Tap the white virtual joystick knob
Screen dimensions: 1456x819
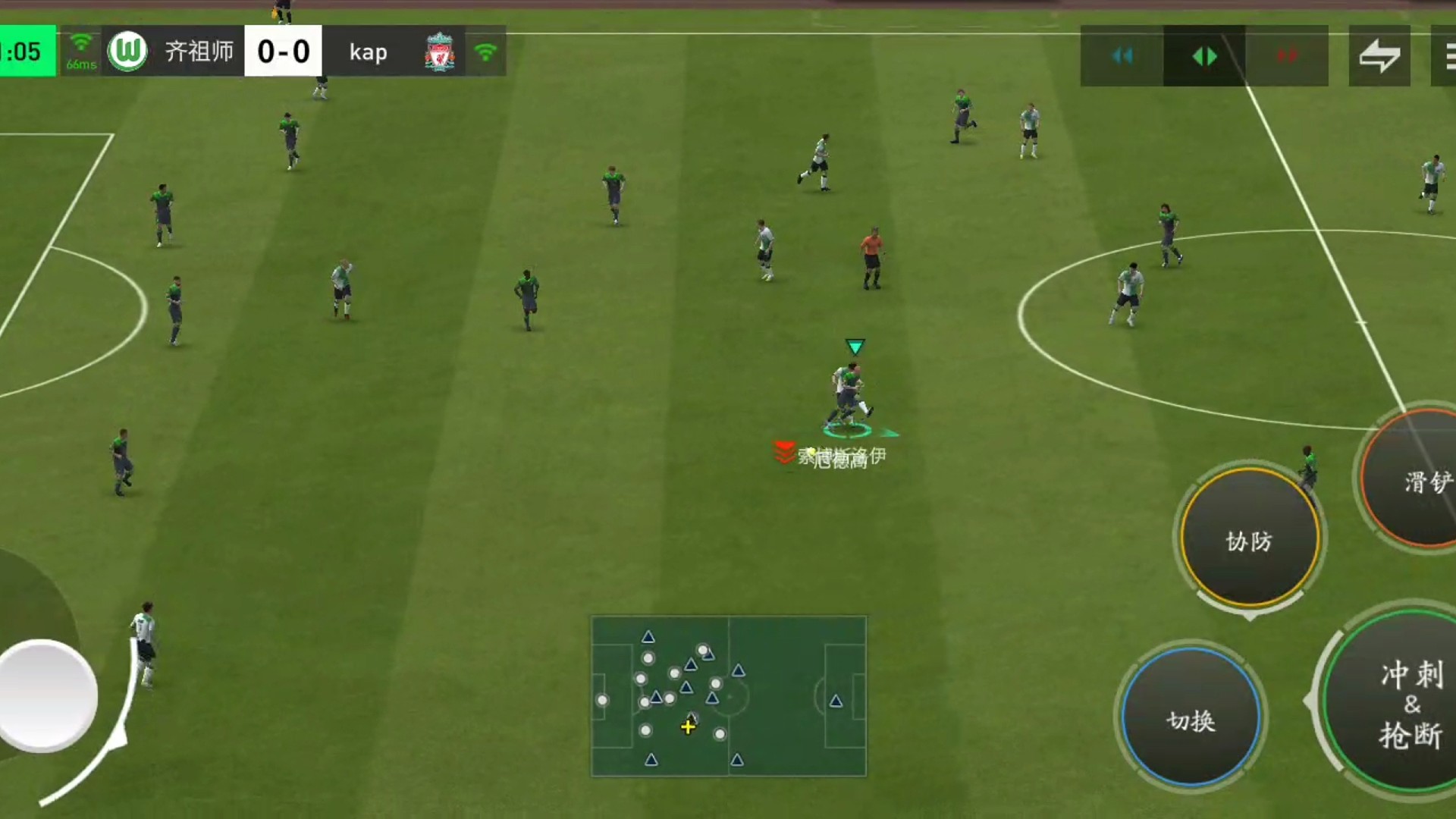pyautogui.click(x=47, y=695)
